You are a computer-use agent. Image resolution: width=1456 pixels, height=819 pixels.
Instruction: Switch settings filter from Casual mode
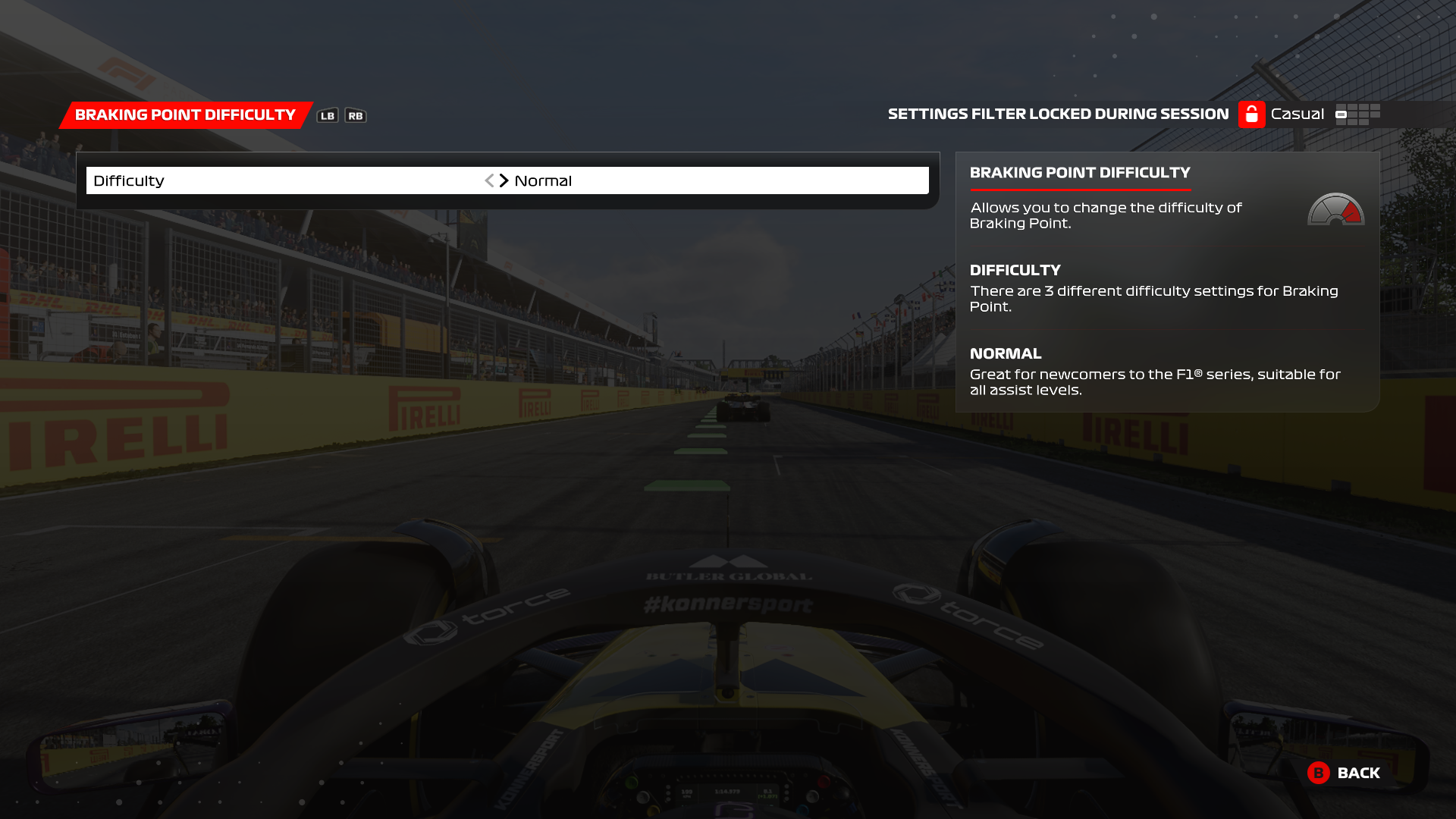tap(1298, 114)
